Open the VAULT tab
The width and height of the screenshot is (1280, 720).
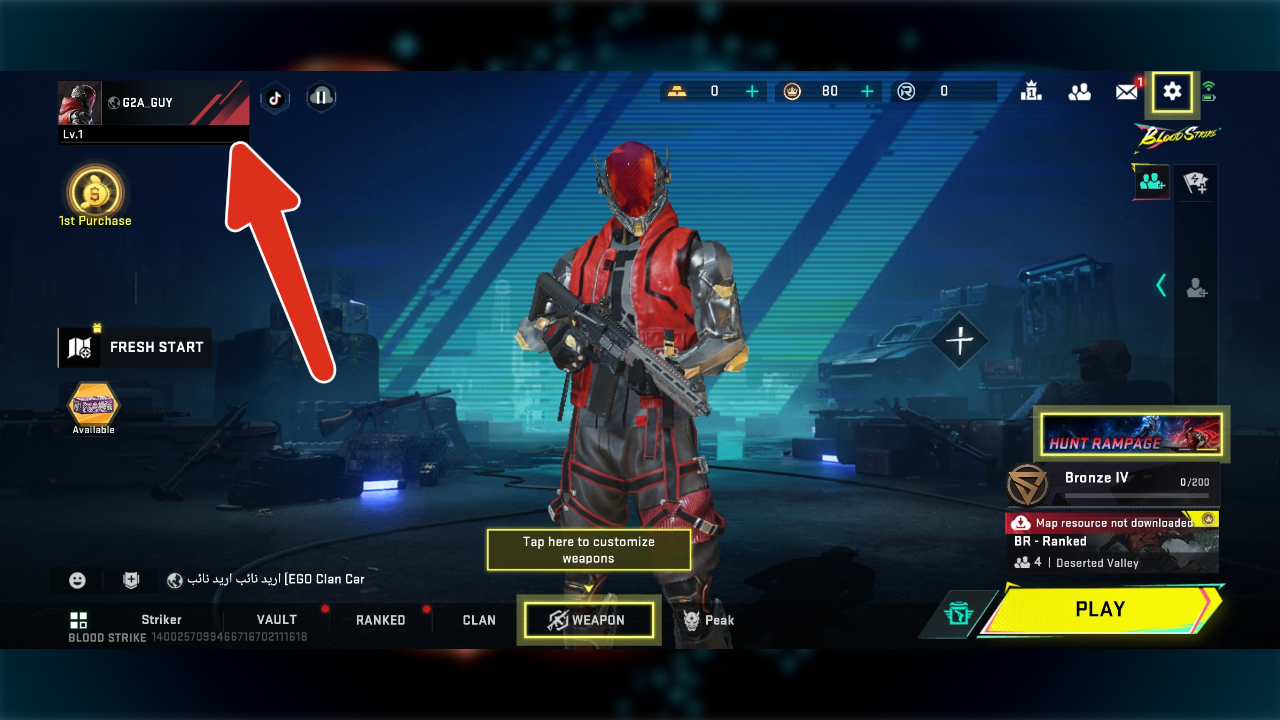(276, 620)
